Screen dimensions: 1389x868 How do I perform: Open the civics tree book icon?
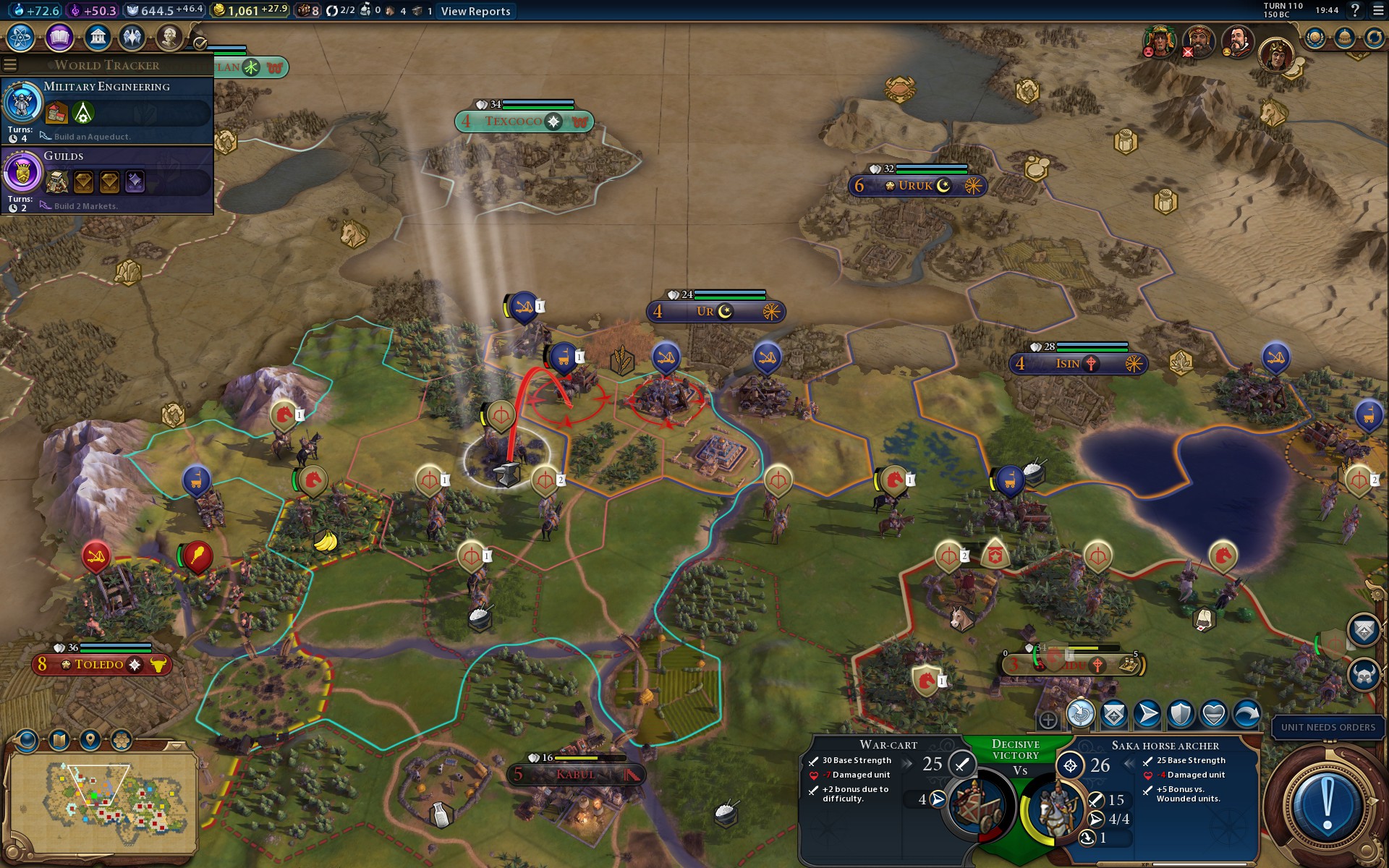[x=59, y=37]
